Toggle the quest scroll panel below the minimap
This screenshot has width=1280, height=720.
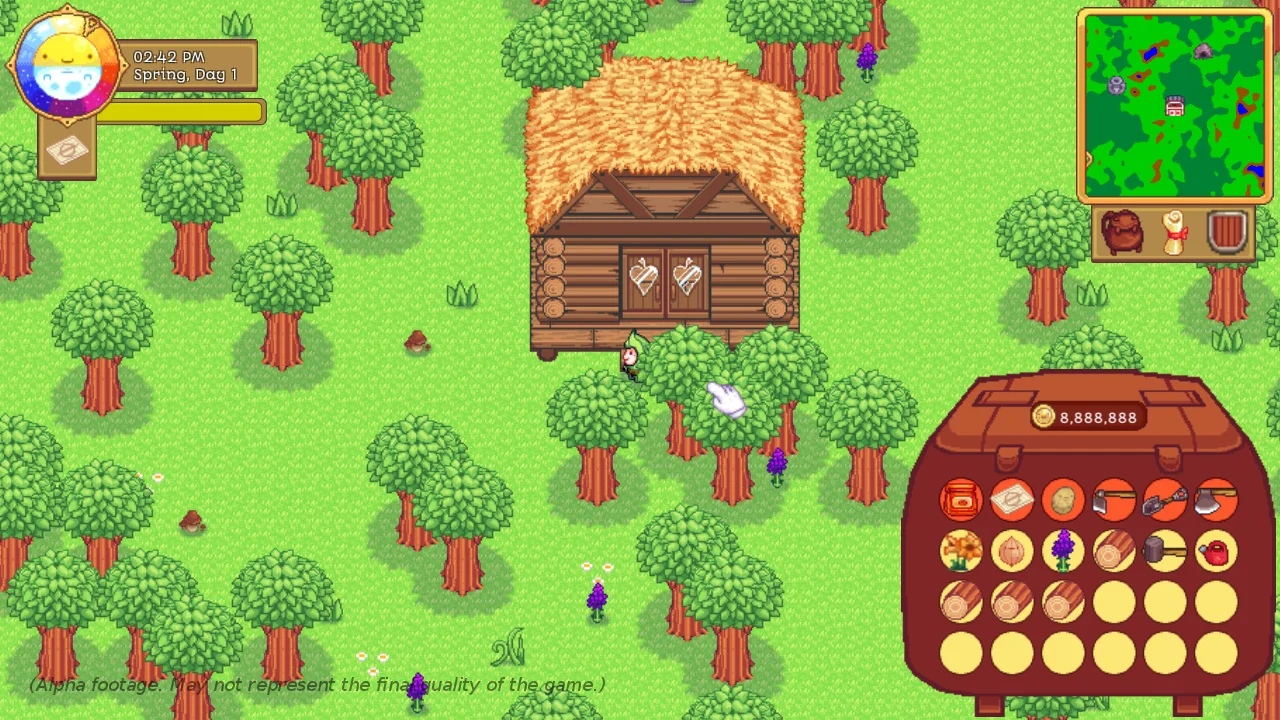[1174, 232]
